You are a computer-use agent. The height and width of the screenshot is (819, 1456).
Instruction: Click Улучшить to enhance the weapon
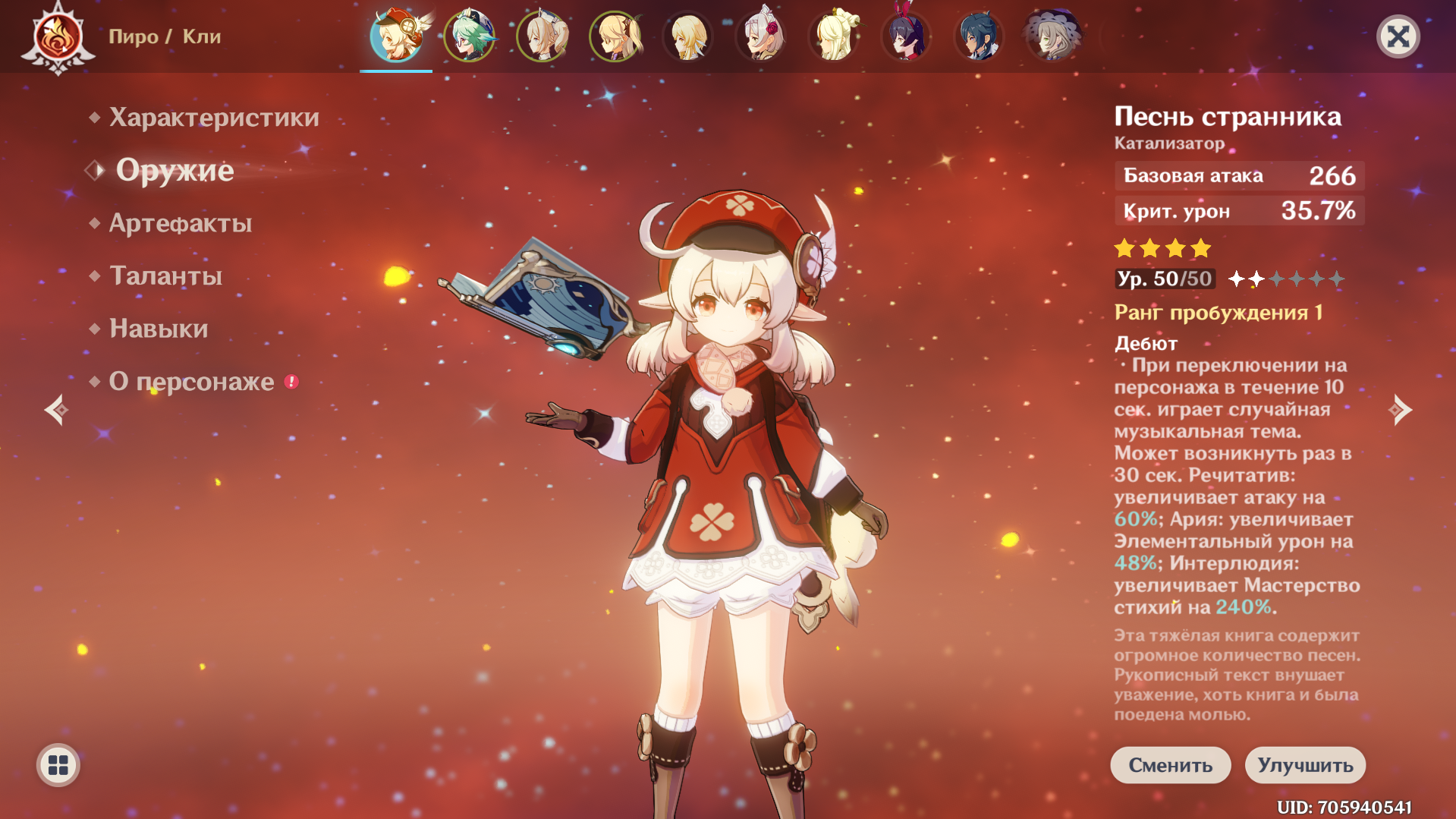1305,765
